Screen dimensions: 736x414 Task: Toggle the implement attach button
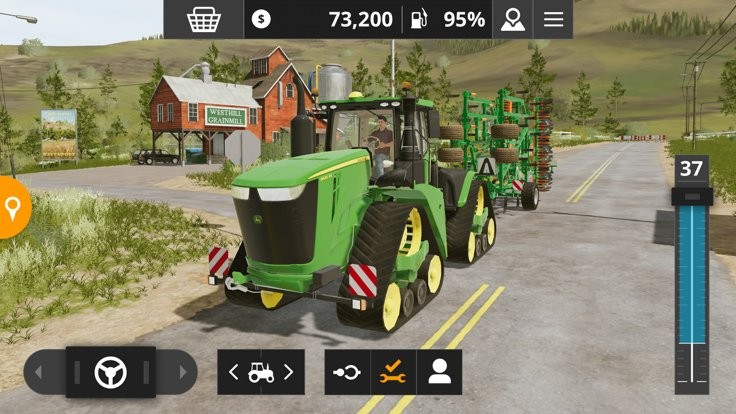(x=347, y=372)
